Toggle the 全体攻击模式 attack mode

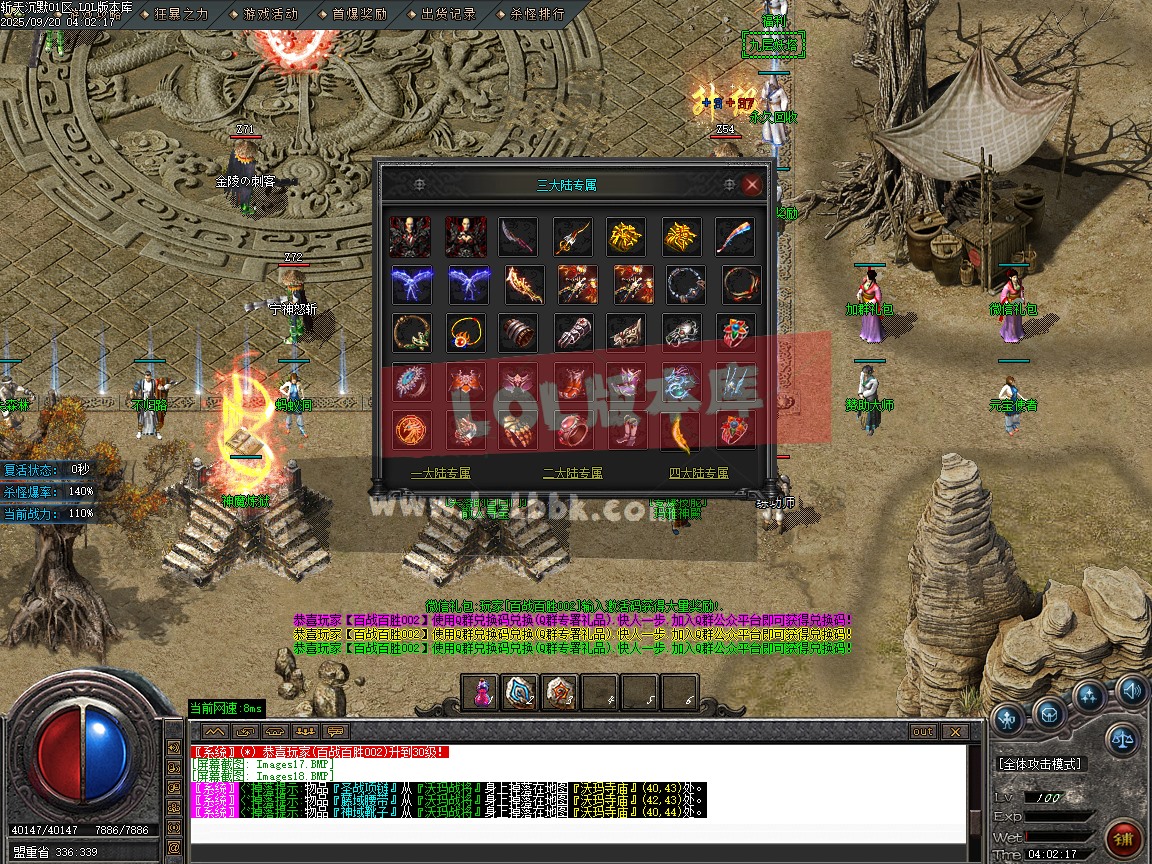click(x=1040, y=764)
